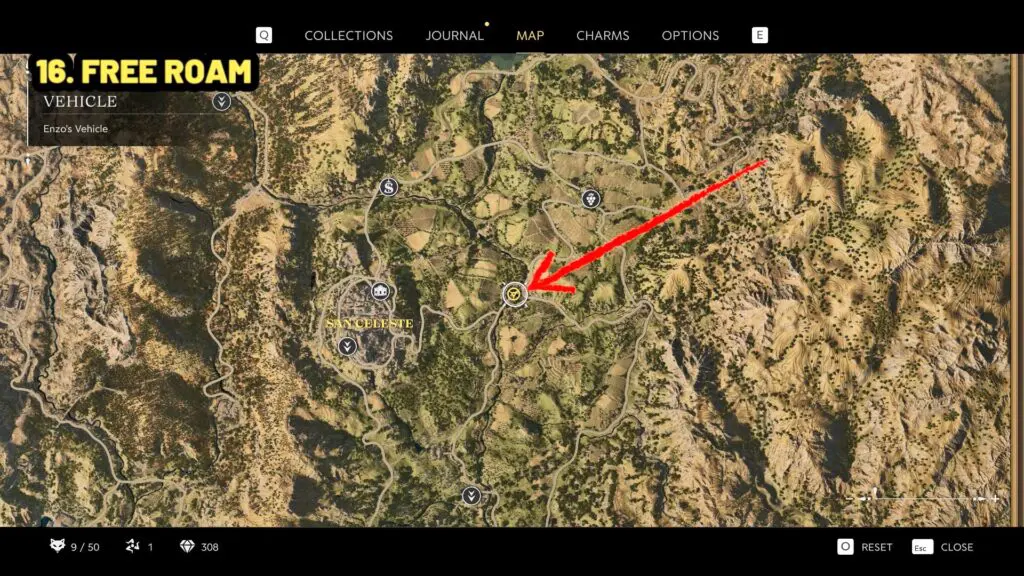Select the yellow steering wheel marker
Viewport: 1024px width, 576px height.
pyautogui.click(x=514, y=294)
